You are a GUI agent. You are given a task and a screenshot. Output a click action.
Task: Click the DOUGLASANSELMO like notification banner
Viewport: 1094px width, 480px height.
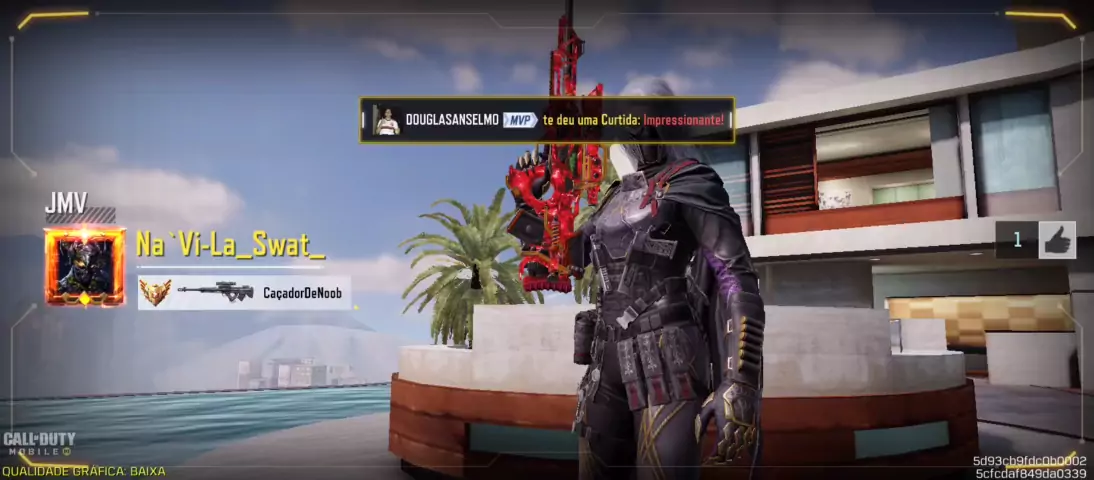click(x=547, y=120)
